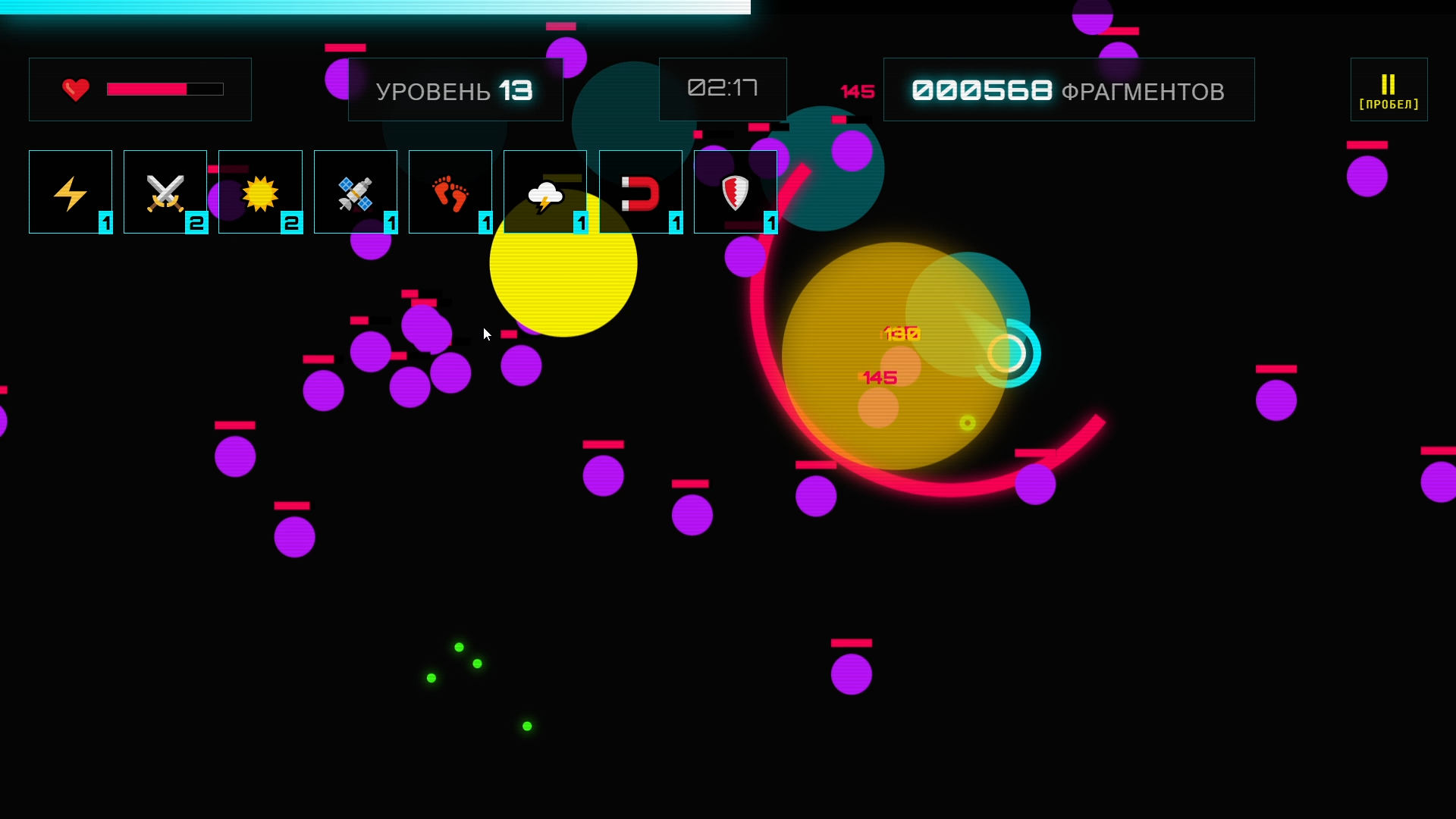Select the crossed swords attack ability
The width and height of the screenshot is (1456, 819).
tap(165, 192)
